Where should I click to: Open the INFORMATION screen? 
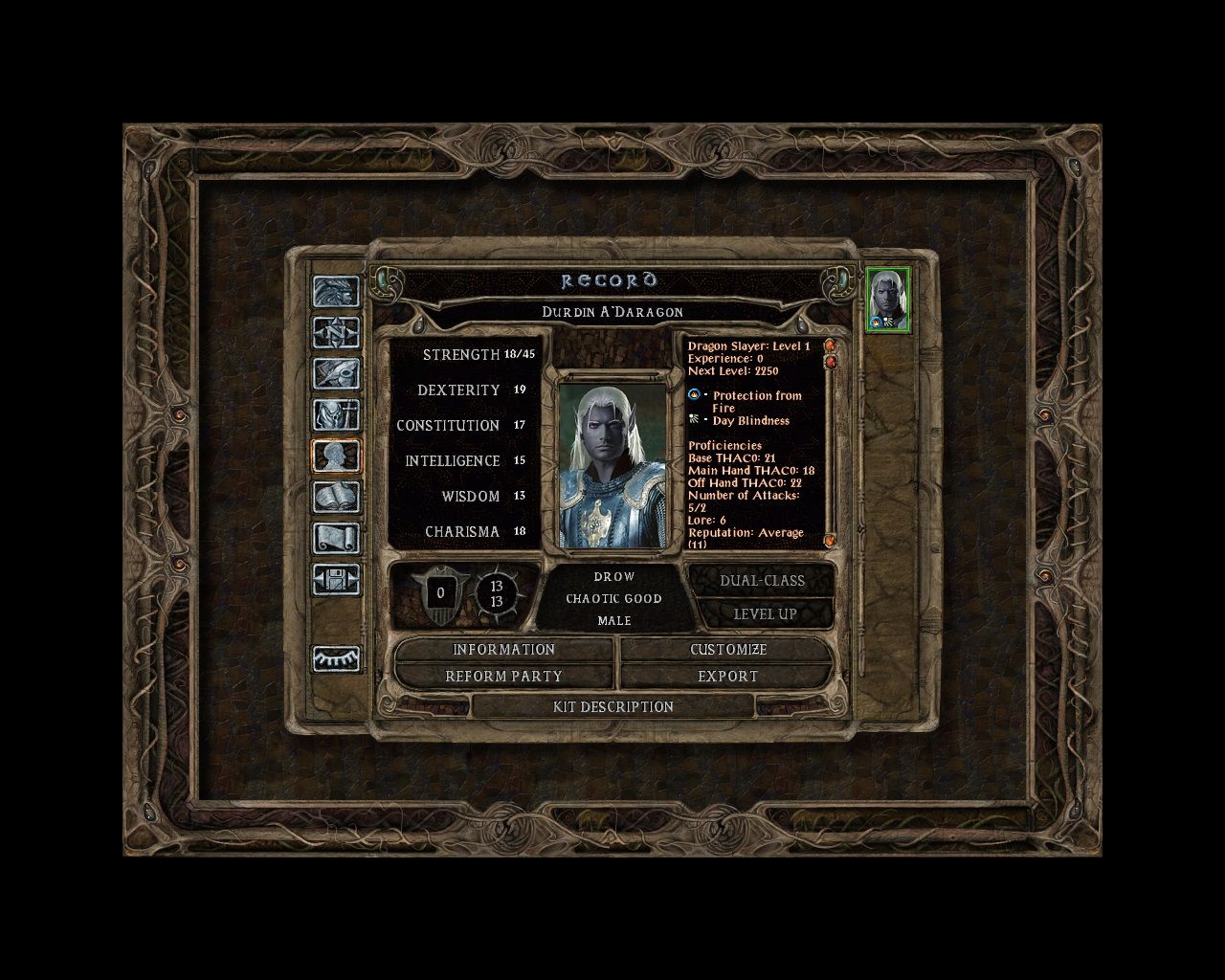(x=504, y=650)
